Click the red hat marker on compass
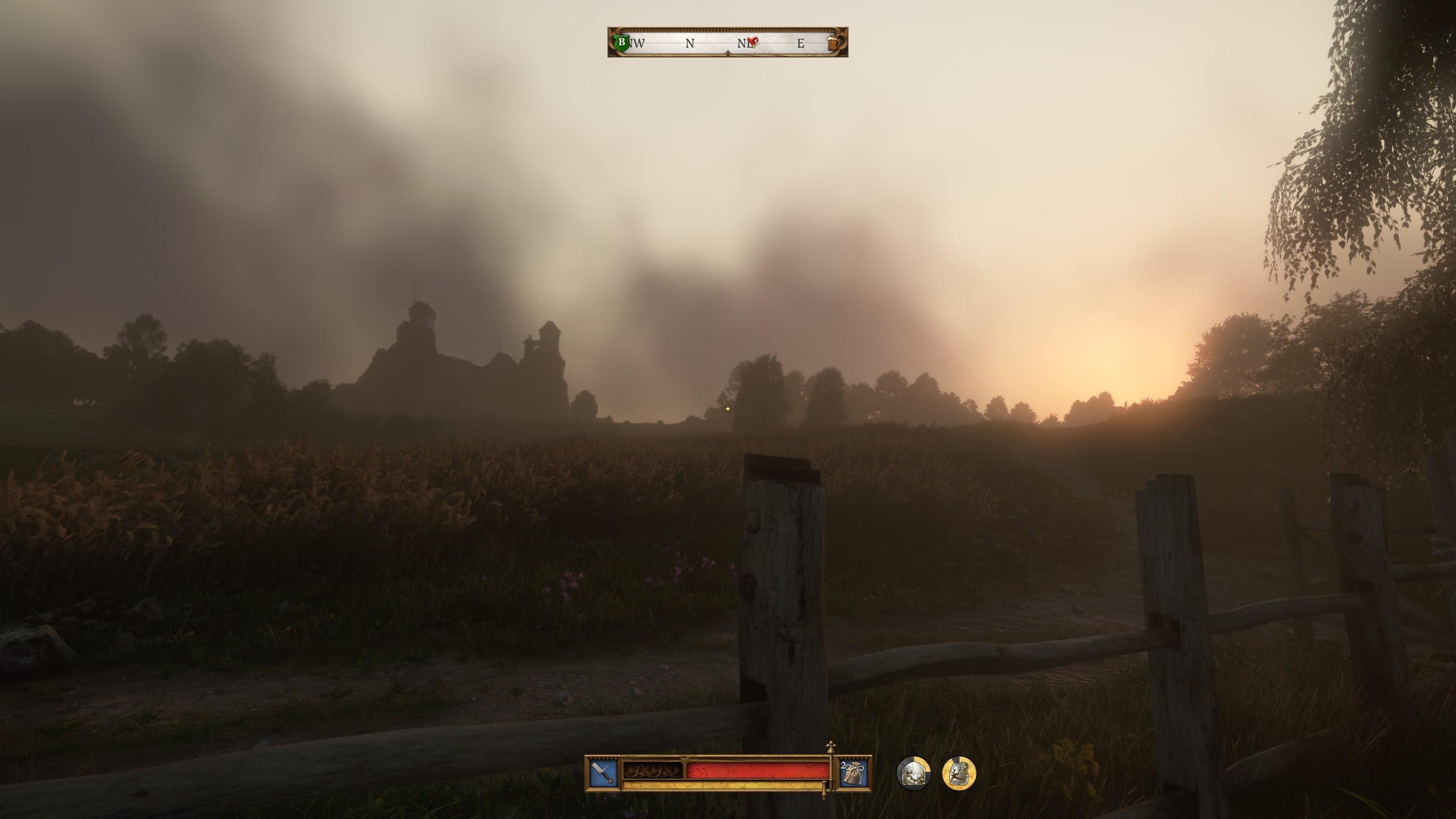This screenshot has height=819, width=1456. [754, 42]
